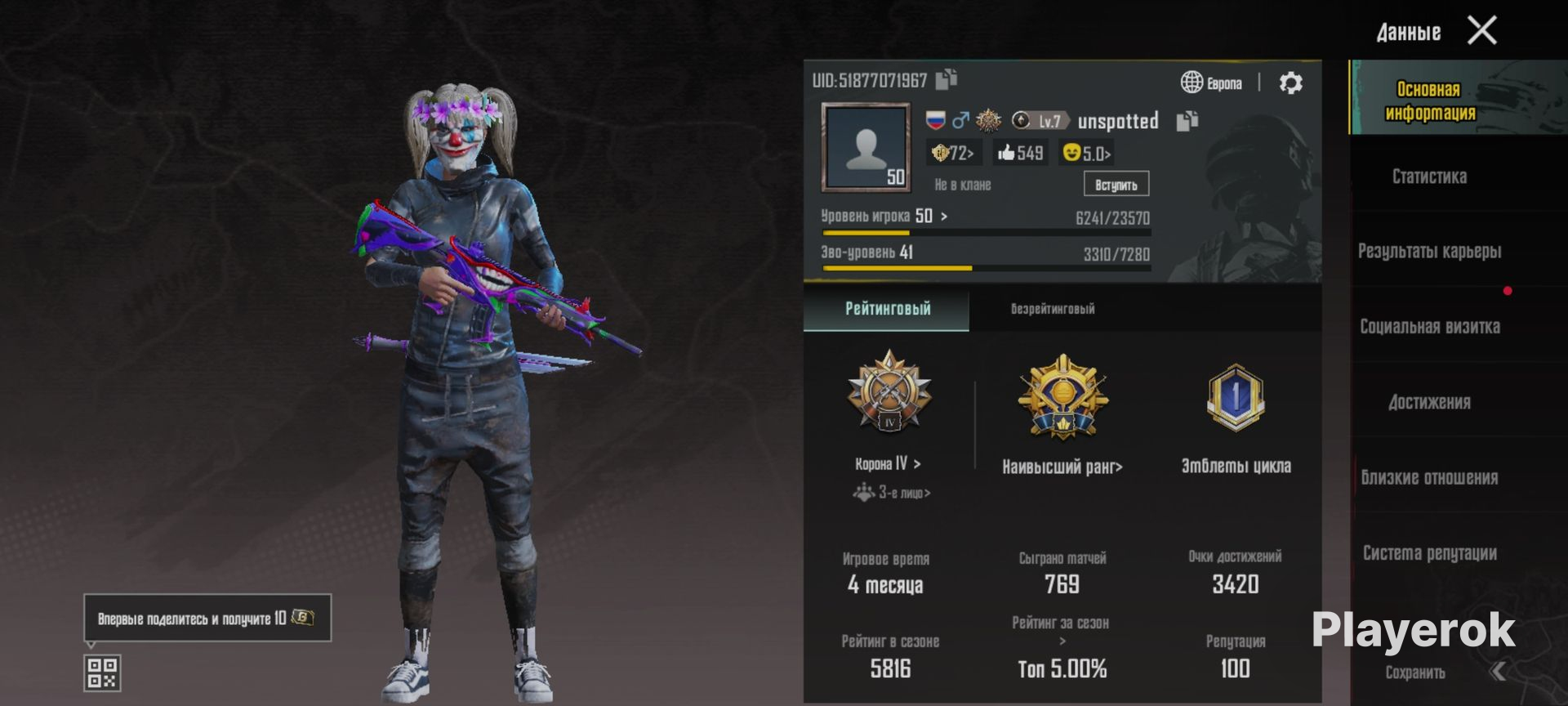The height and width of the screenshot is (706, 1568).
Task: Switch to the Безрейтинговый tab
Action: [1053, 309]
